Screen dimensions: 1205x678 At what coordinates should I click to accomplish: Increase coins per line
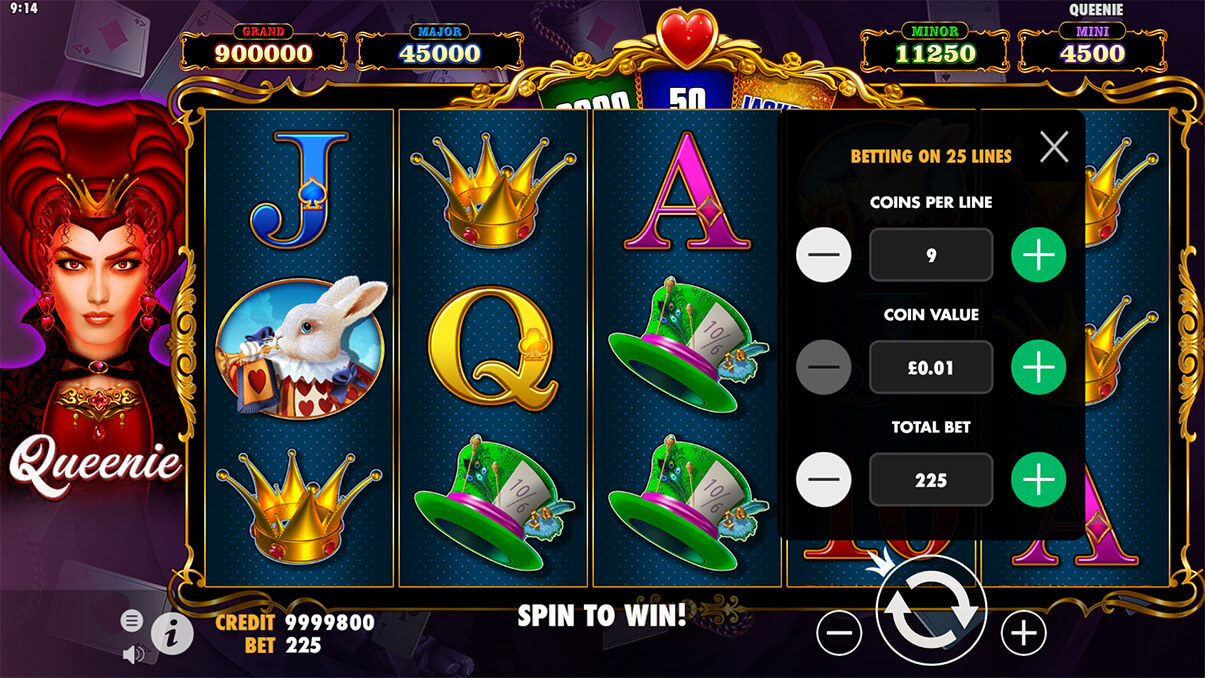1038,255
